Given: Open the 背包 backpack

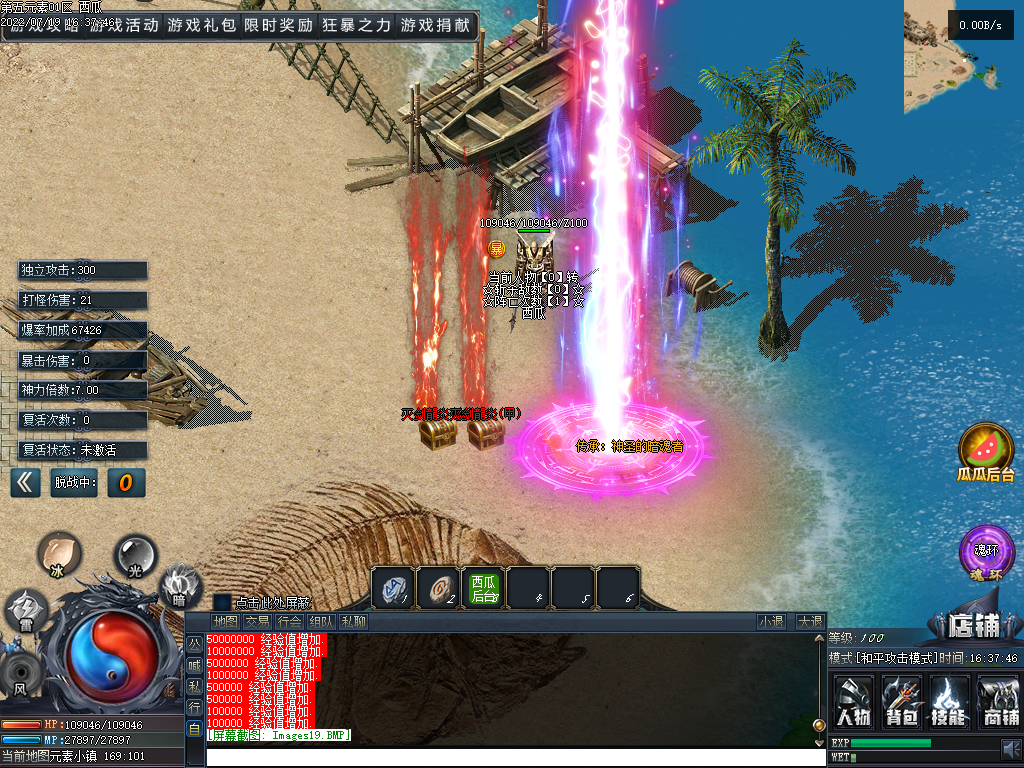Looking at the screenshot, I should click(902, 701).
